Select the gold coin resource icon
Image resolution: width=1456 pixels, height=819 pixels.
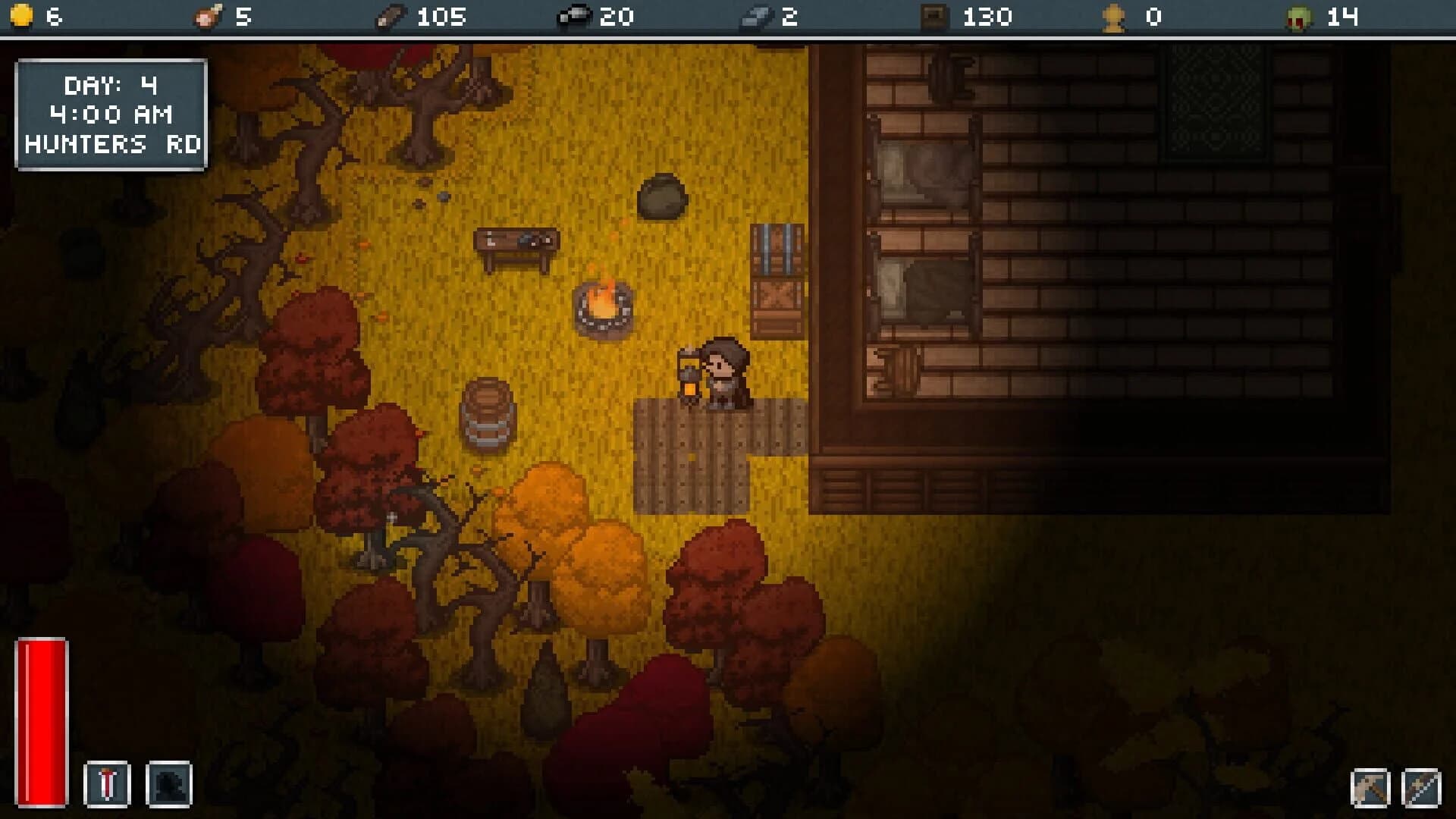click(x=21, y=15)
